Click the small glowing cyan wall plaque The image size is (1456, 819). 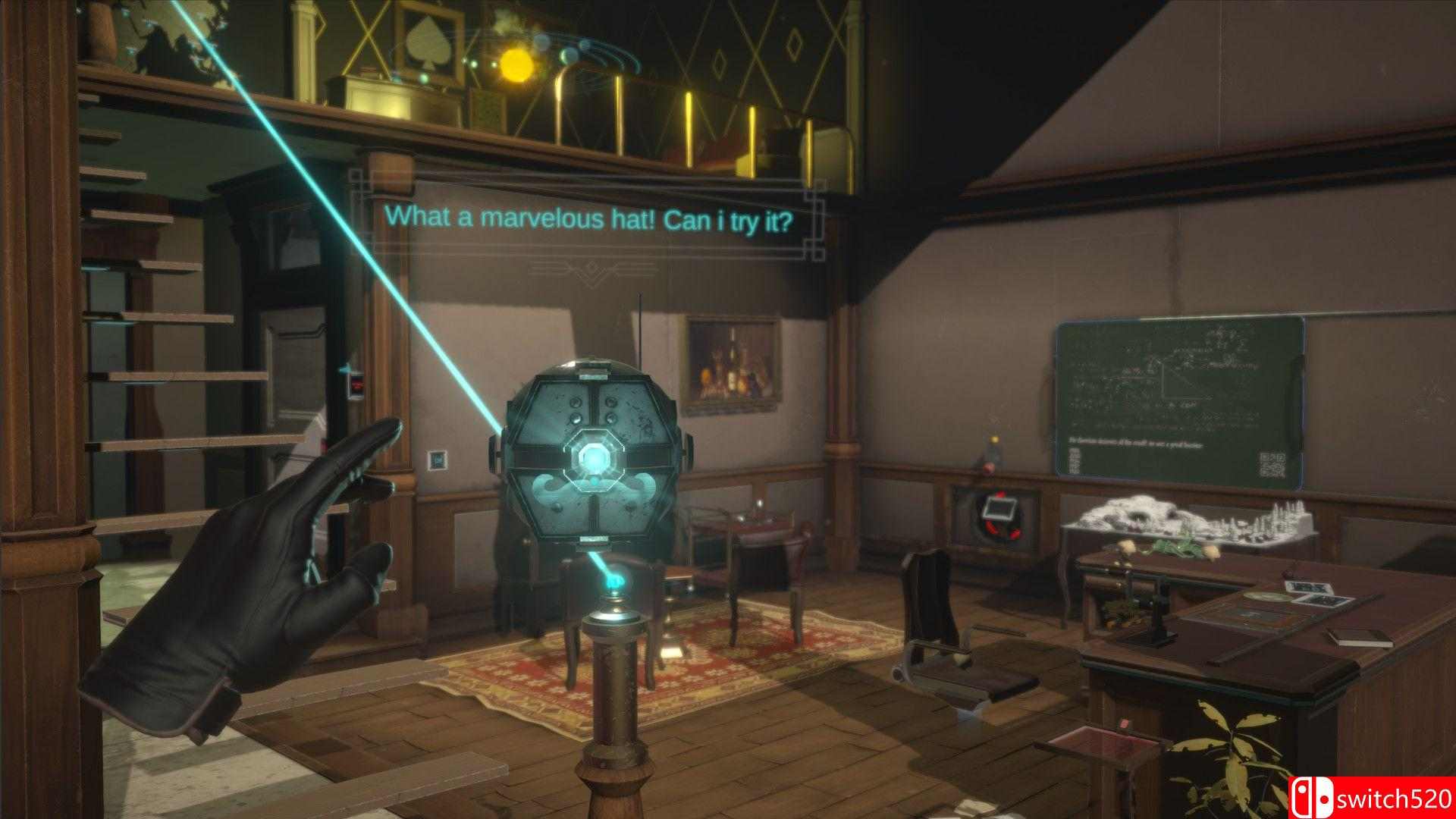438,460
